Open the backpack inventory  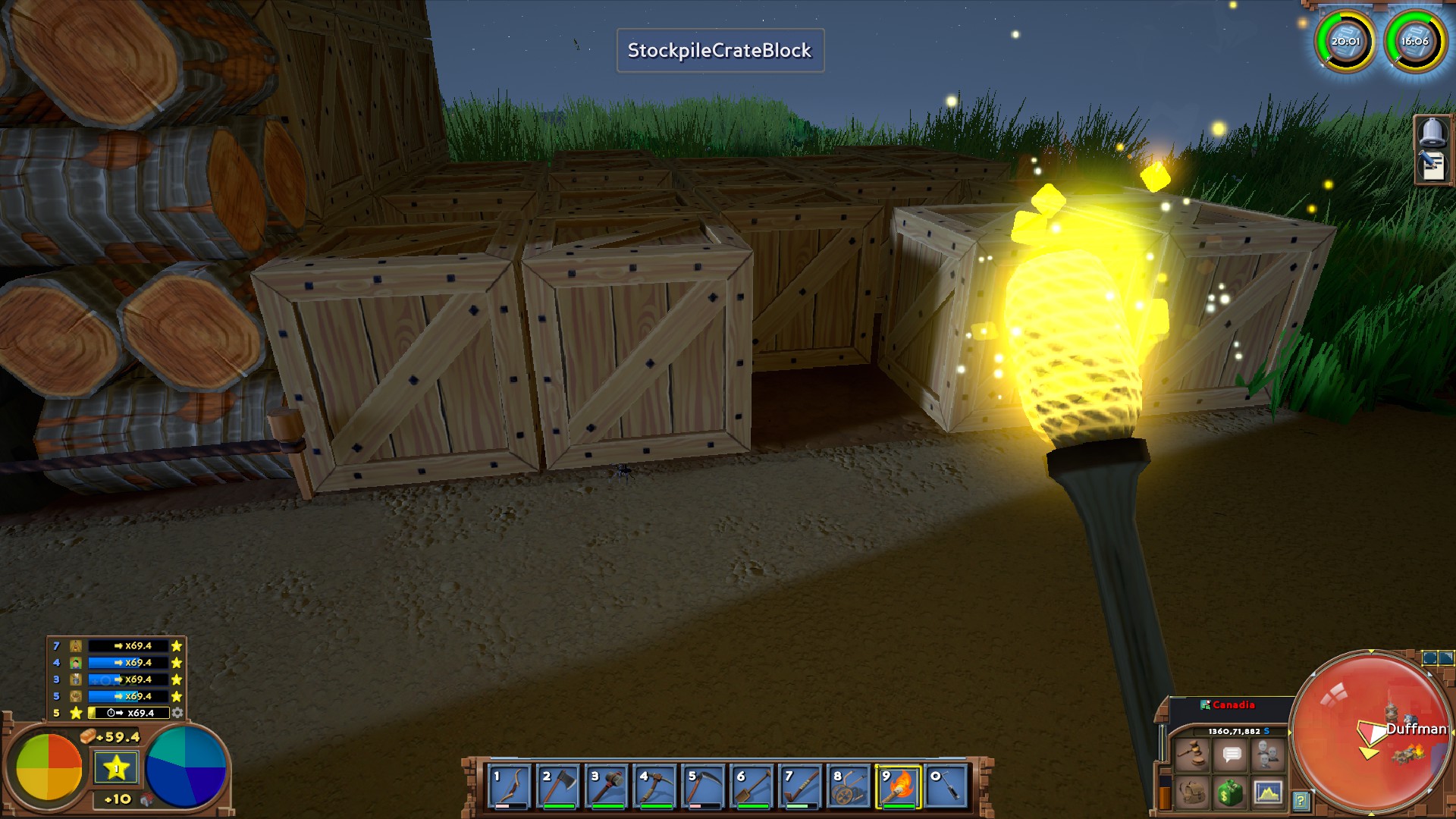(1192, 795)
